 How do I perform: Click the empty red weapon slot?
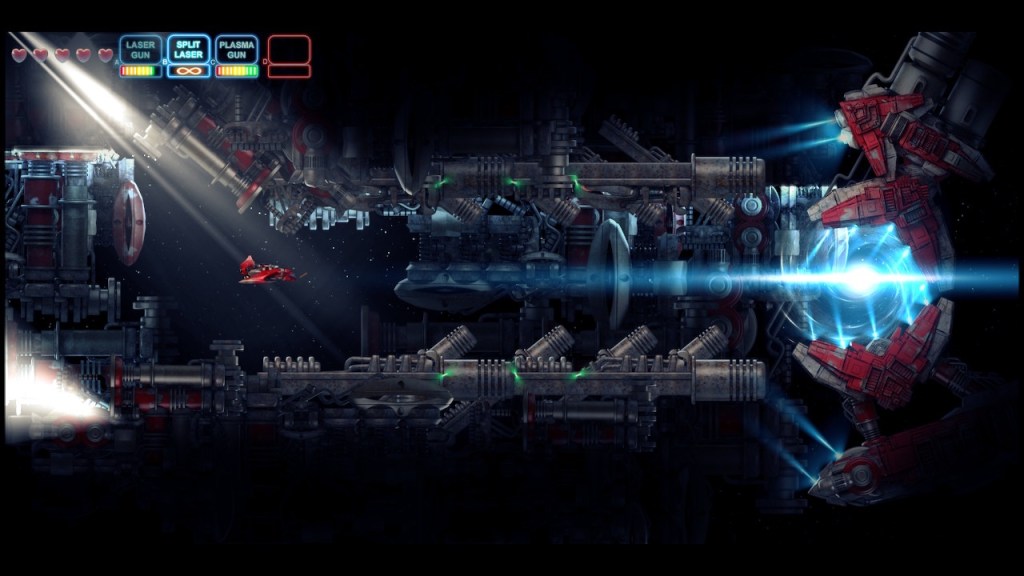pyautogui.click(x=289, y=50)
